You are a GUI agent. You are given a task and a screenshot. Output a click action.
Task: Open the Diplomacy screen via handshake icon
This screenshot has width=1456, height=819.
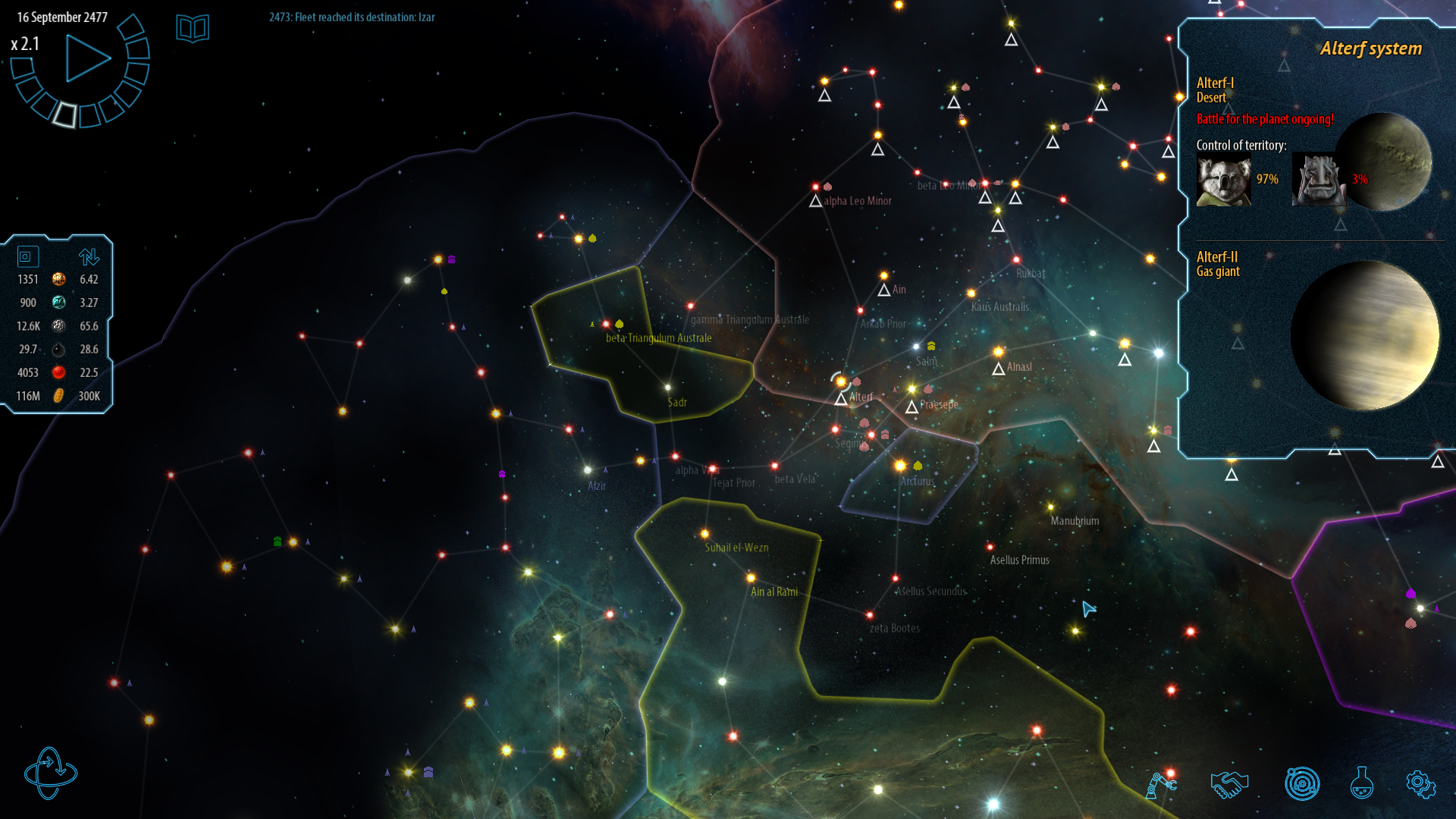(1229, 784)
